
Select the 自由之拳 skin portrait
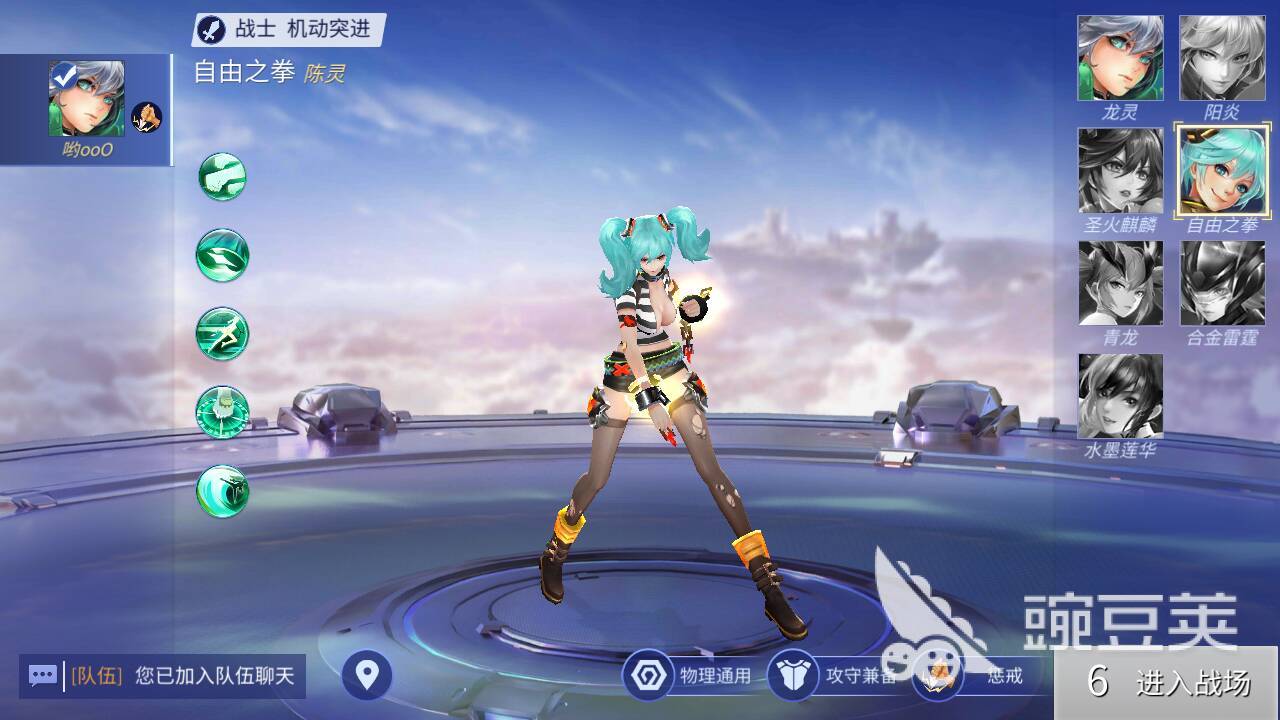(1222, 171)
